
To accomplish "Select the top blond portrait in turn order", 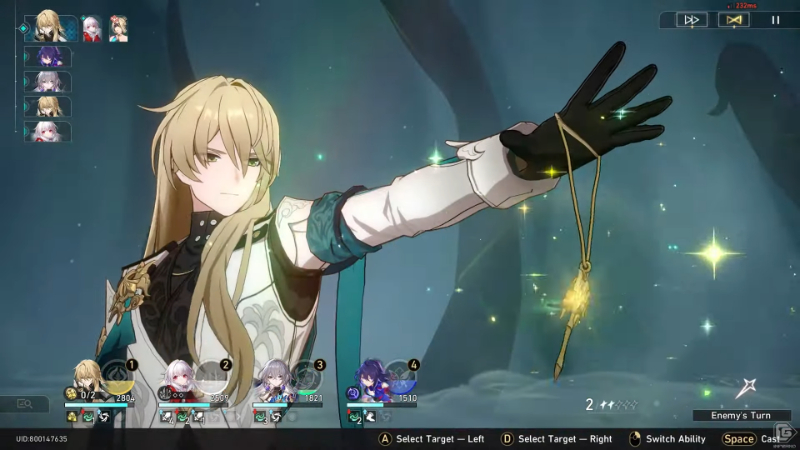I will [x=49, y=27].
